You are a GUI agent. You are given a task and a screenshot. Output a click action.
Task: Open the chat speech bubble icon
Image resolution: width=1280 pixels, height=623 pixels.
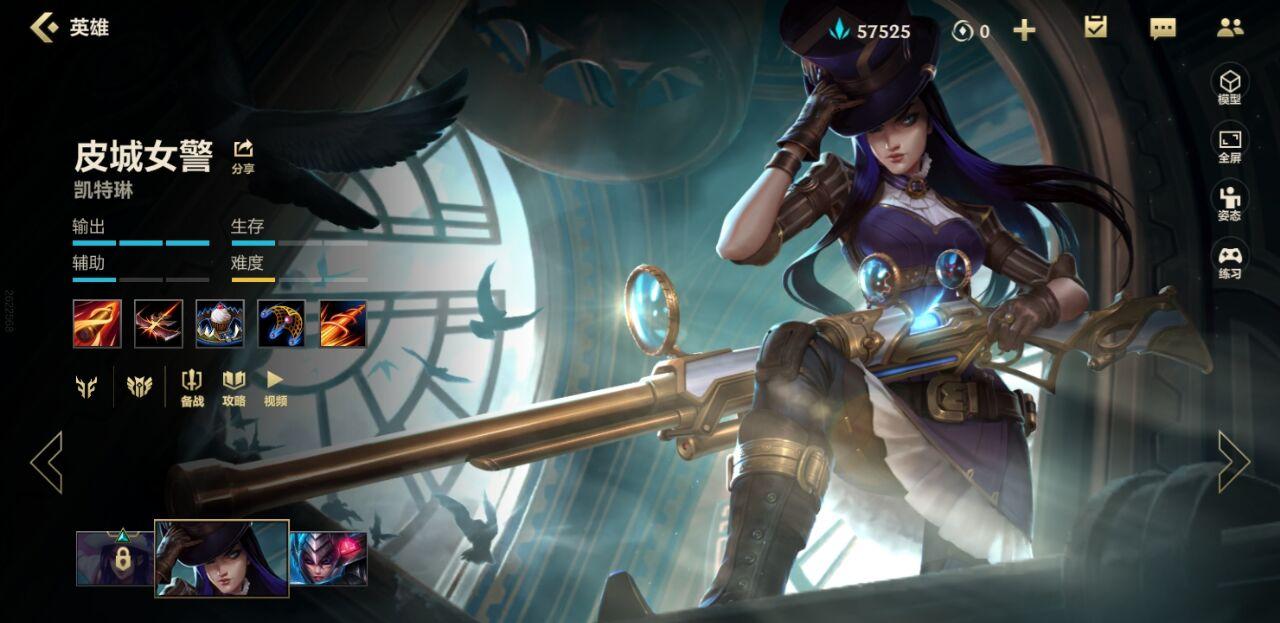(1163, 28)
